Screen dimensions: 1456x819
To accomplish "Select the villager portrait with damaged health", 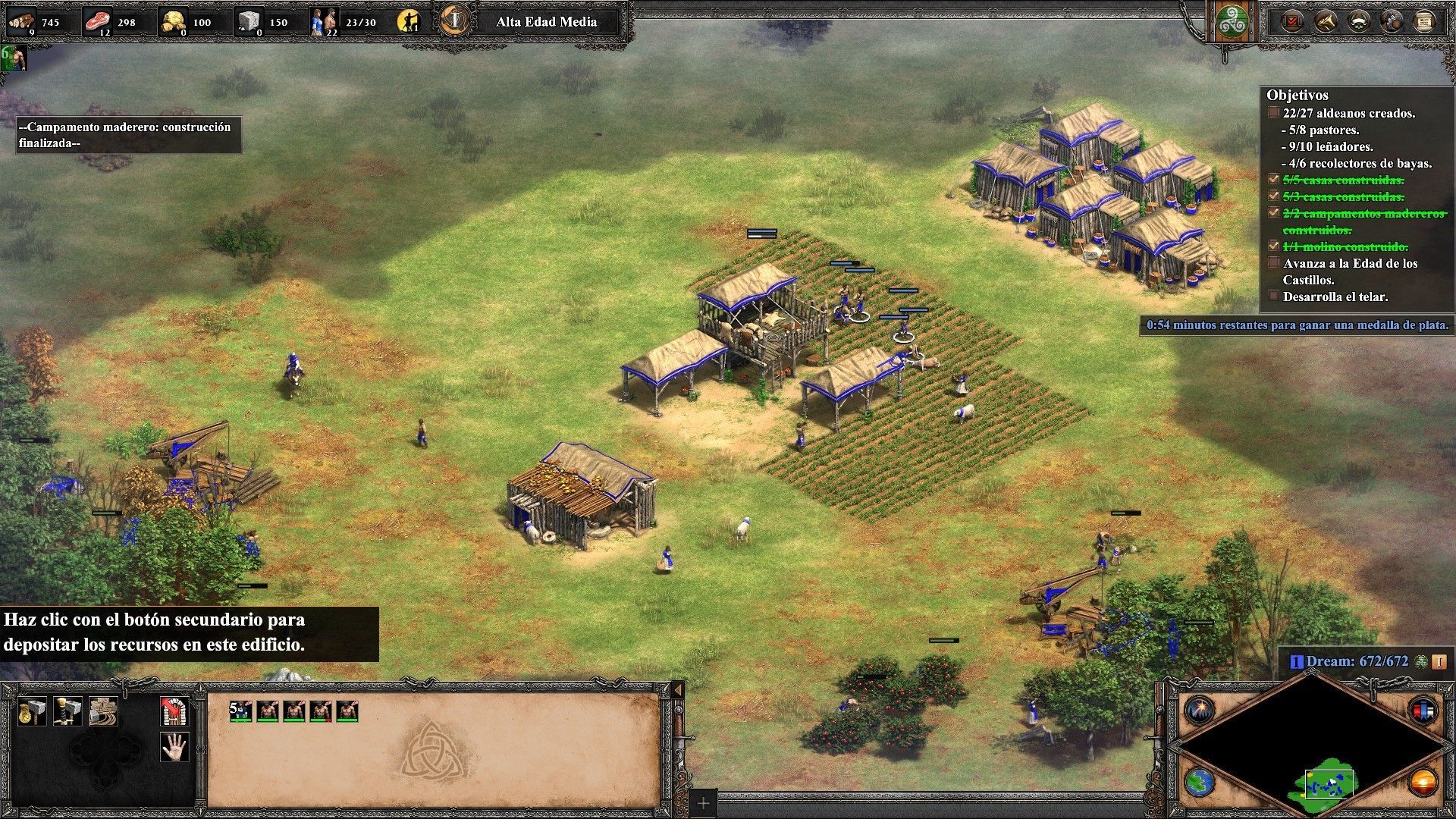I will pyautogui.click(x=321, y=711).
